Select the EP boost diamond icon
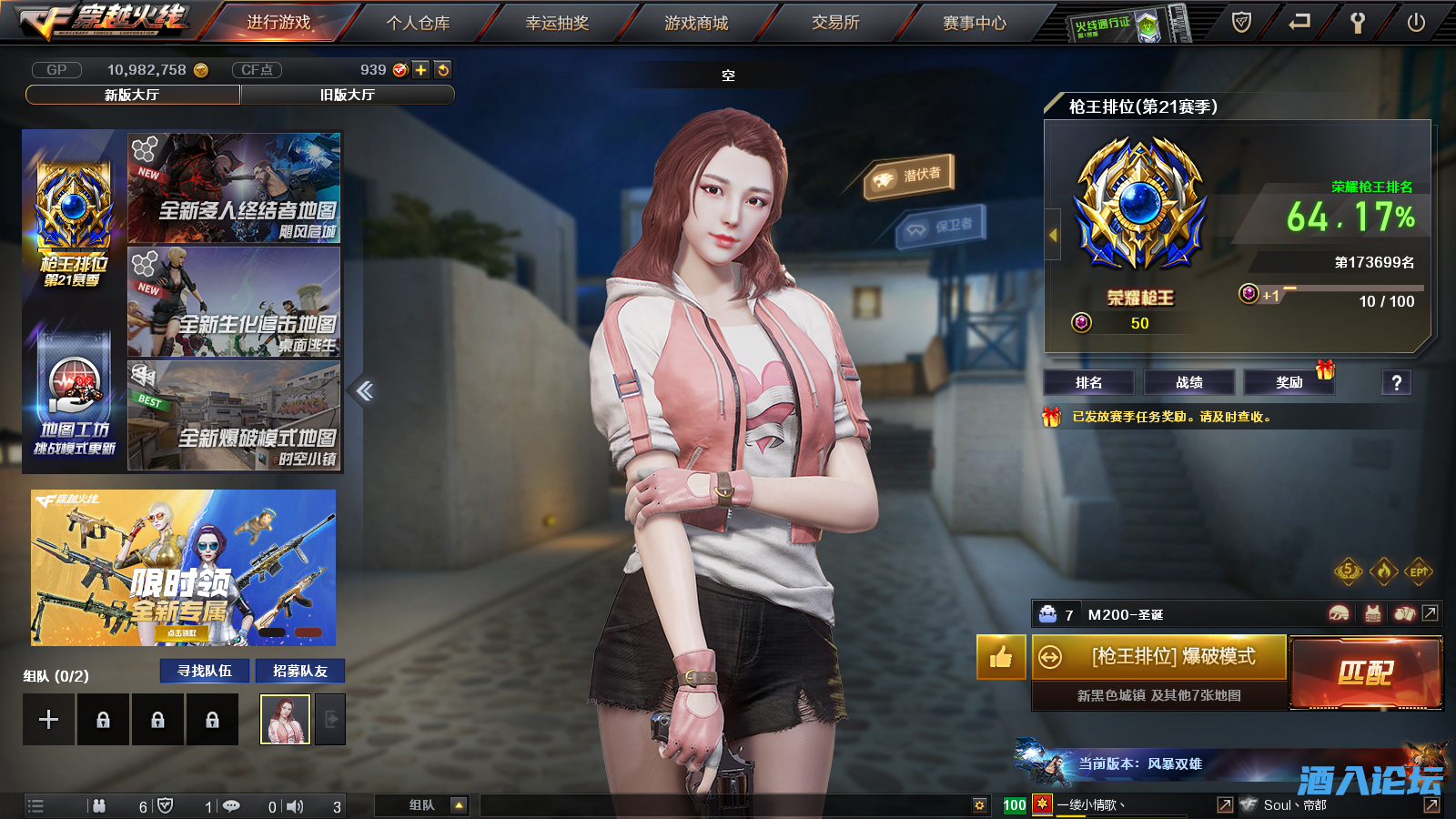 tap(1419, 571)
